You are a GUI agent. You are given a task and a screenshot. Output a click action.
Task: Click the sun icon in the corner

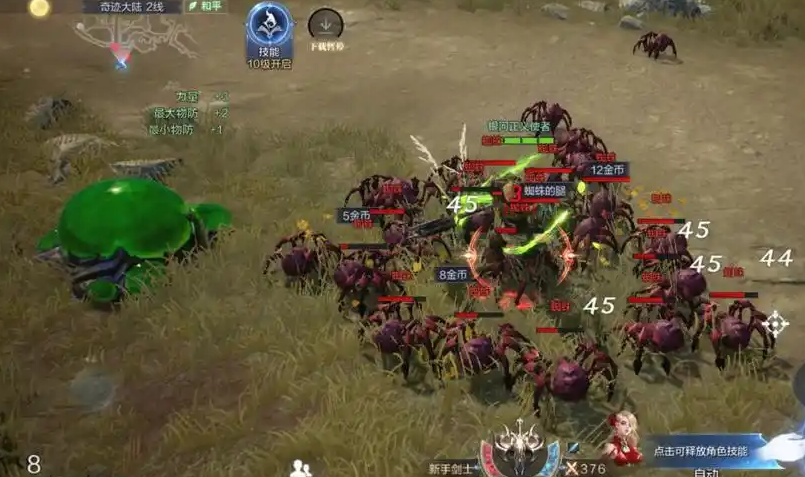(39, 8)
